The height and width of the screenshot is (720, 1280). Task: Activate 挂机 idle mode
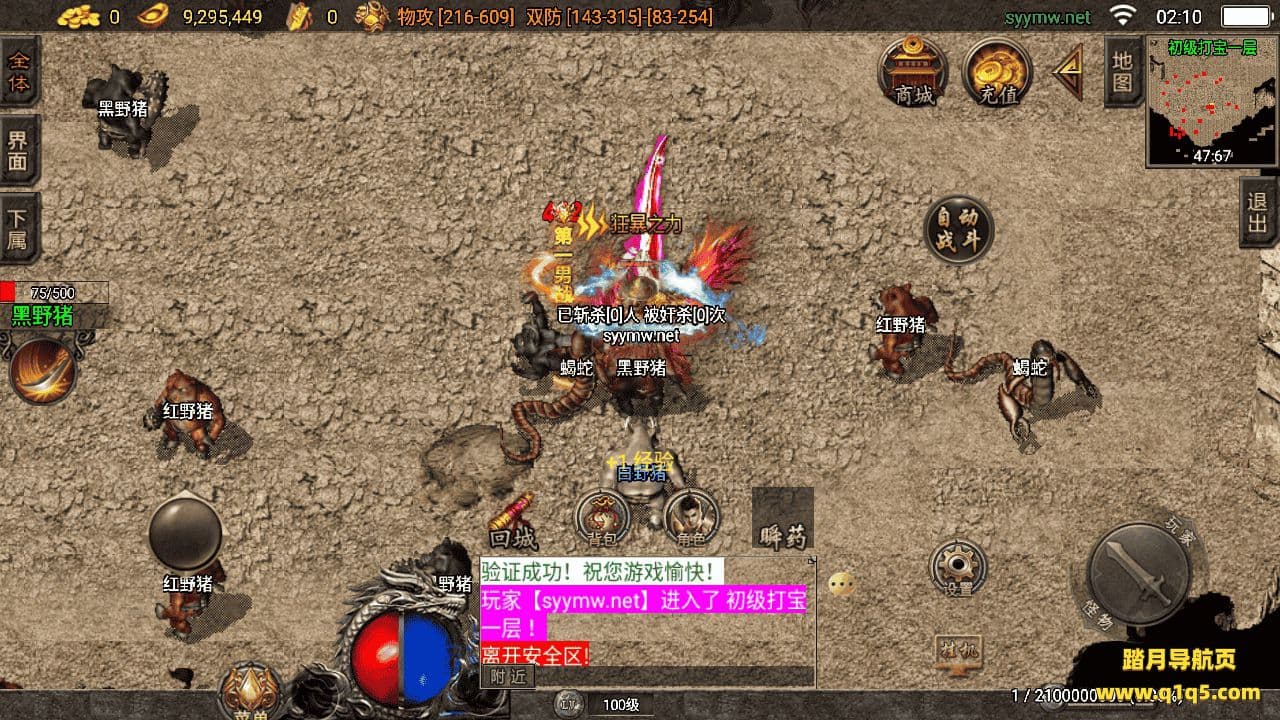(x=957, y=651)
